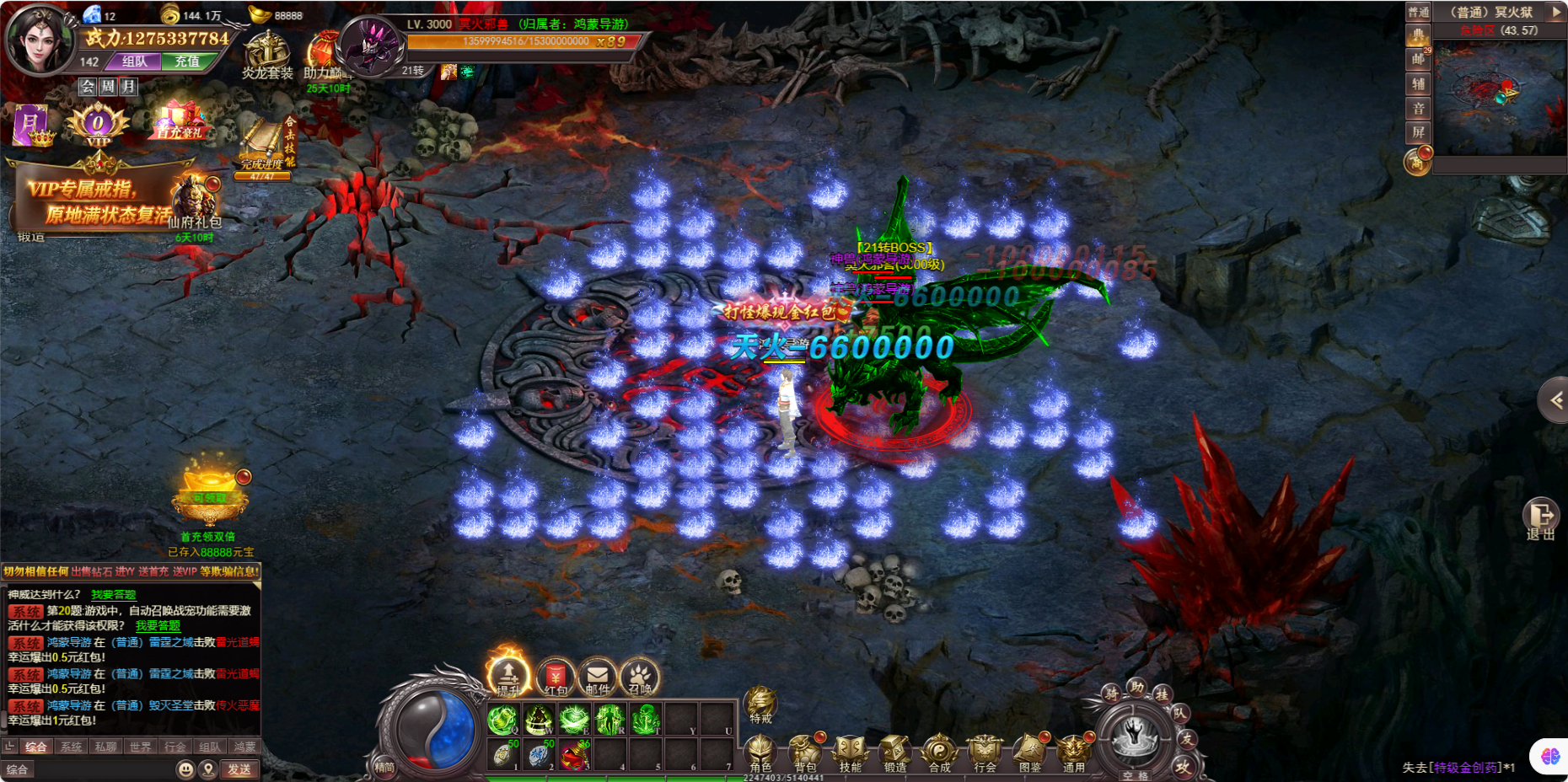This screenshot has width=1568, height=782.
Task: Open the 合成 synthesis menu
Action: [x=939, y=752]
